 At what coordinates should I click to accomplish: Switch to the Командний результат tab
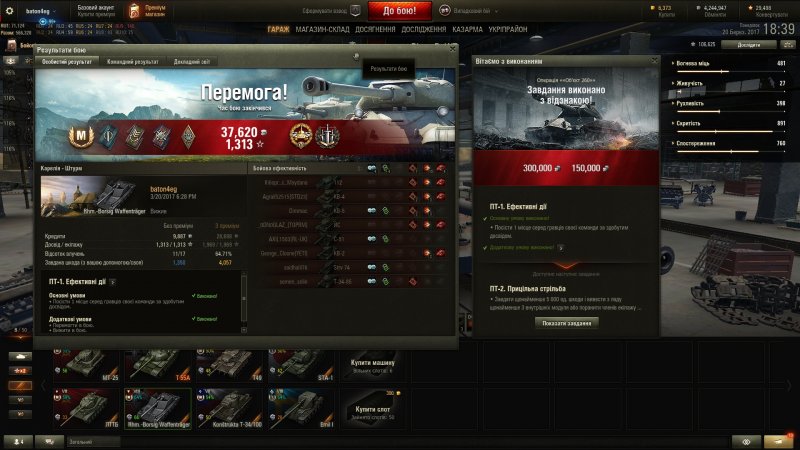pyautogui.click(x=133, y=62)
